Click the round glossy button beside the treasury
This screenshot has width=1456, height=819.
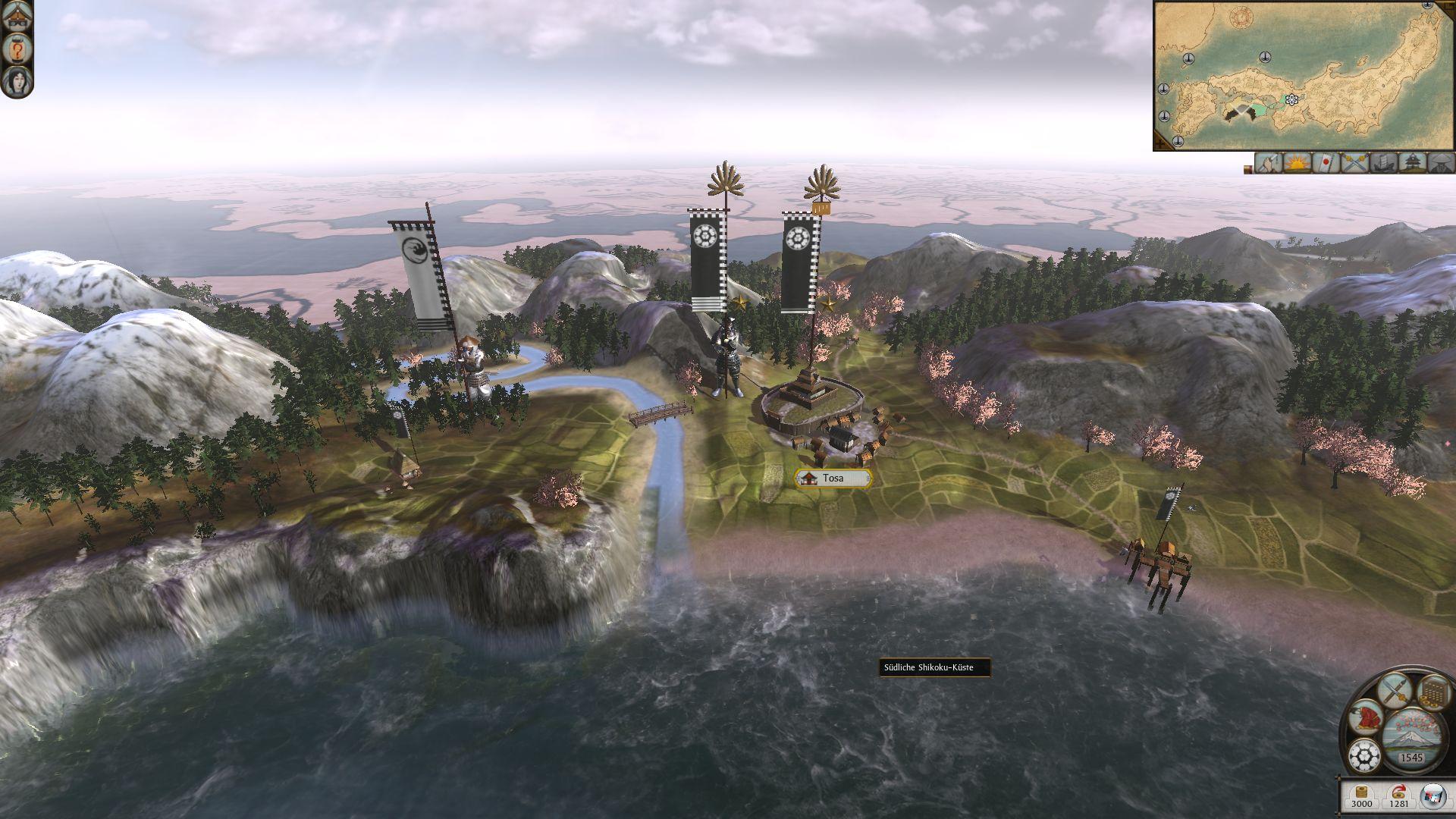point(1432,794)
